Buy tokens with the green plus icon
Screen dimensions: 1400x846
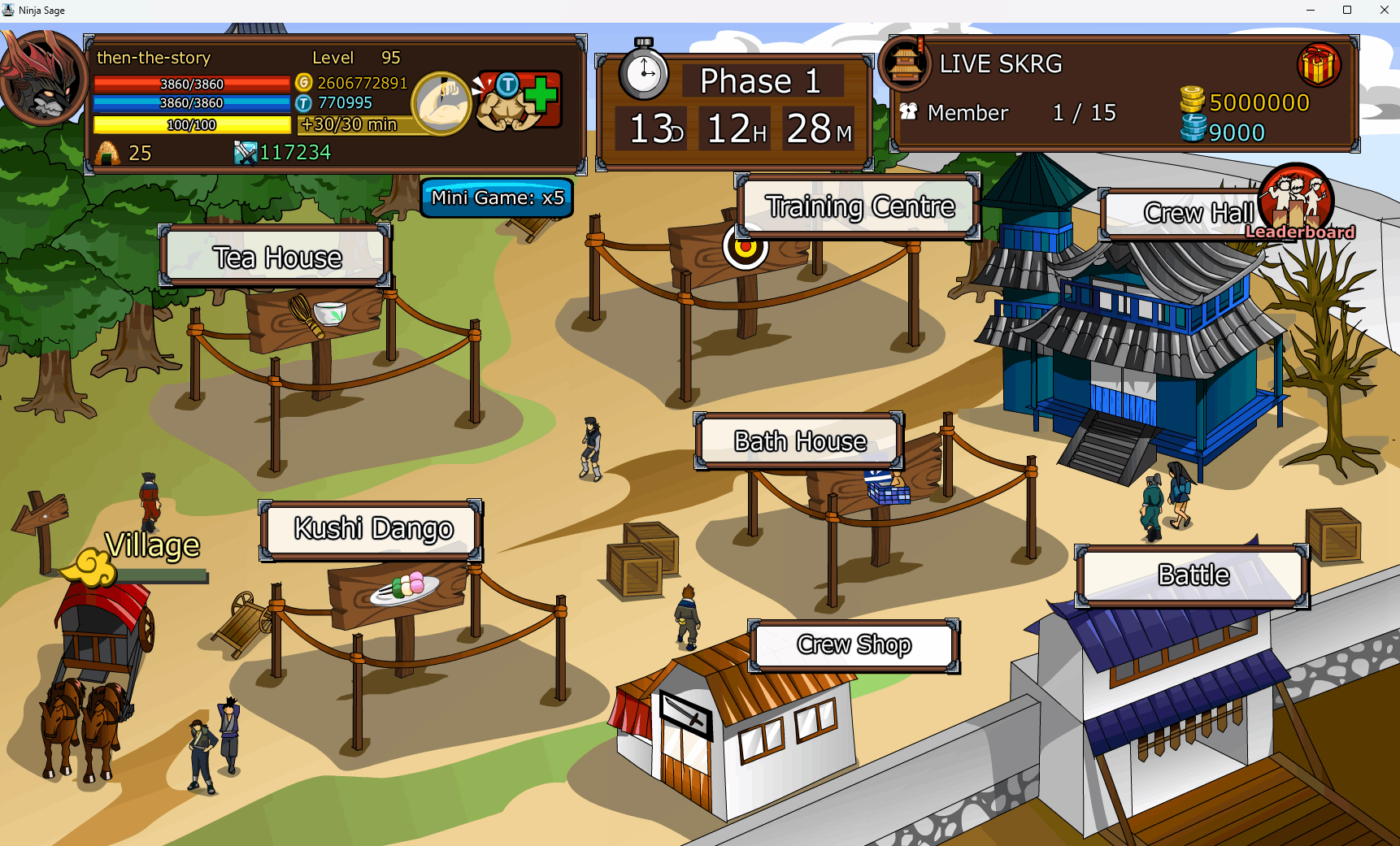540,96
